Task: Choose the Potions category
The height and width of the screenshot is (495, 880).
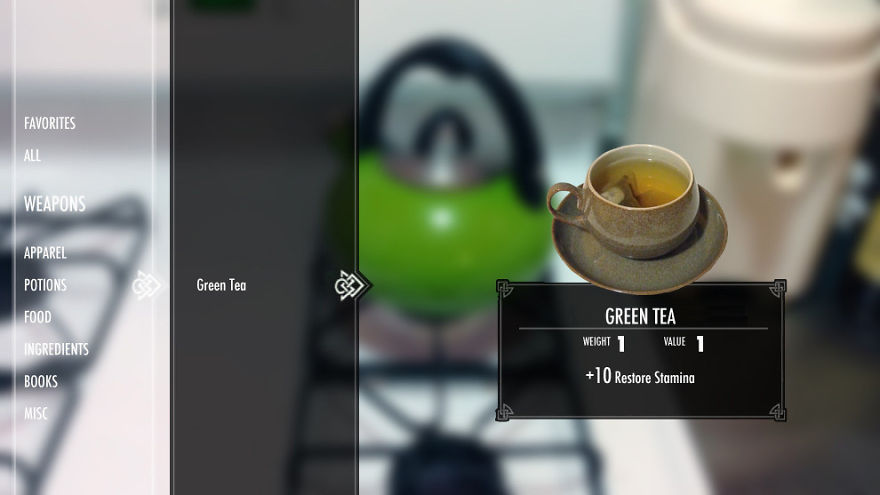Action: tap(45, 286)
